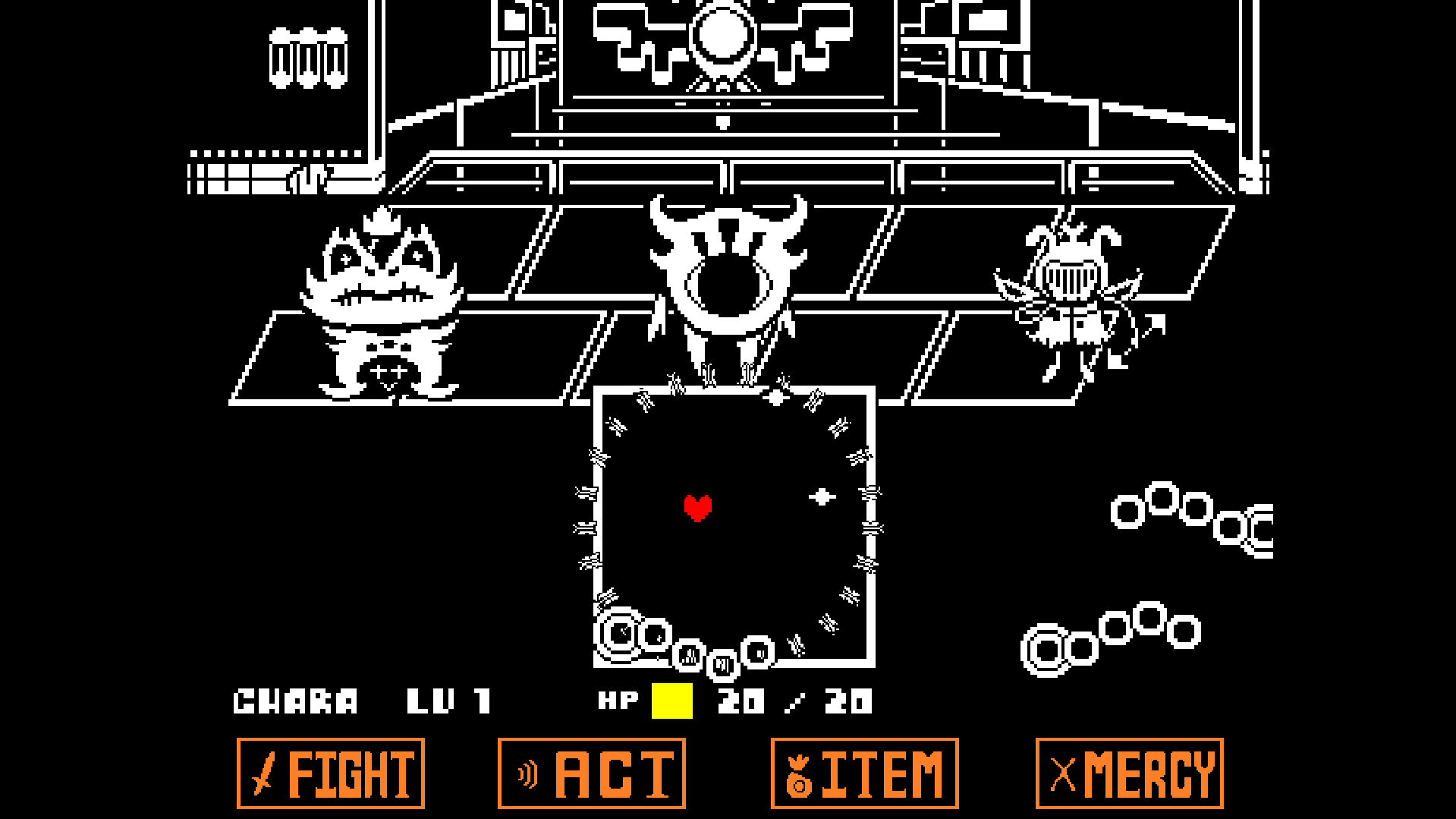This screenshot has height=819, width=1456.
Task: Open the ACT menu
Action: point(590,774)
